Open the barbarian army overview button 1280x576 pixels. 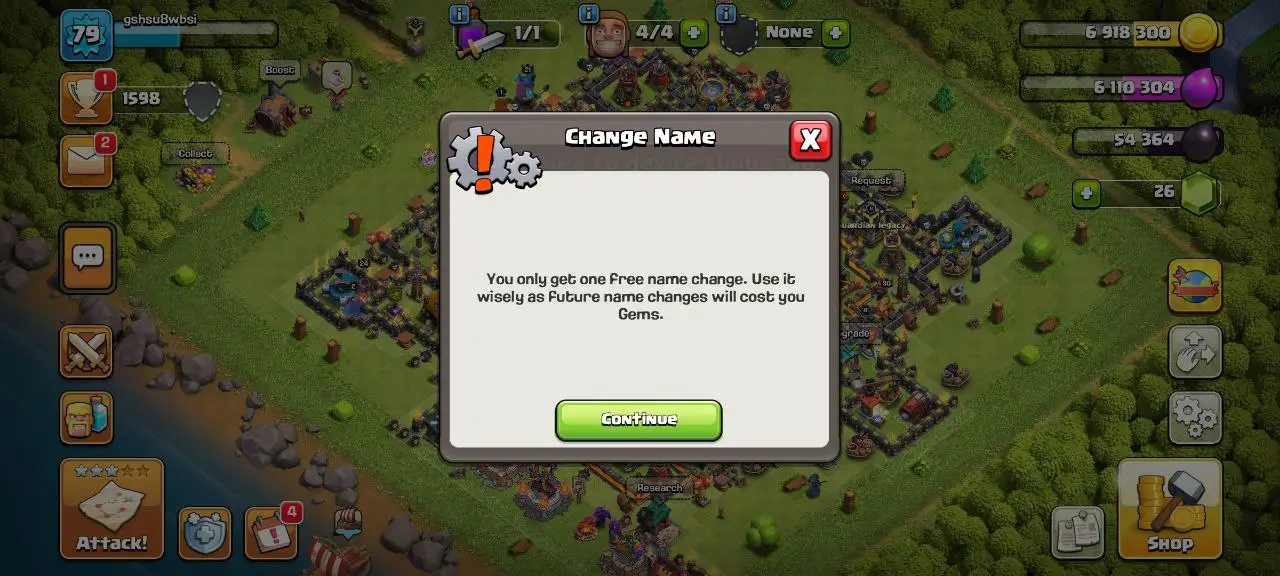(x=86, y=417)
